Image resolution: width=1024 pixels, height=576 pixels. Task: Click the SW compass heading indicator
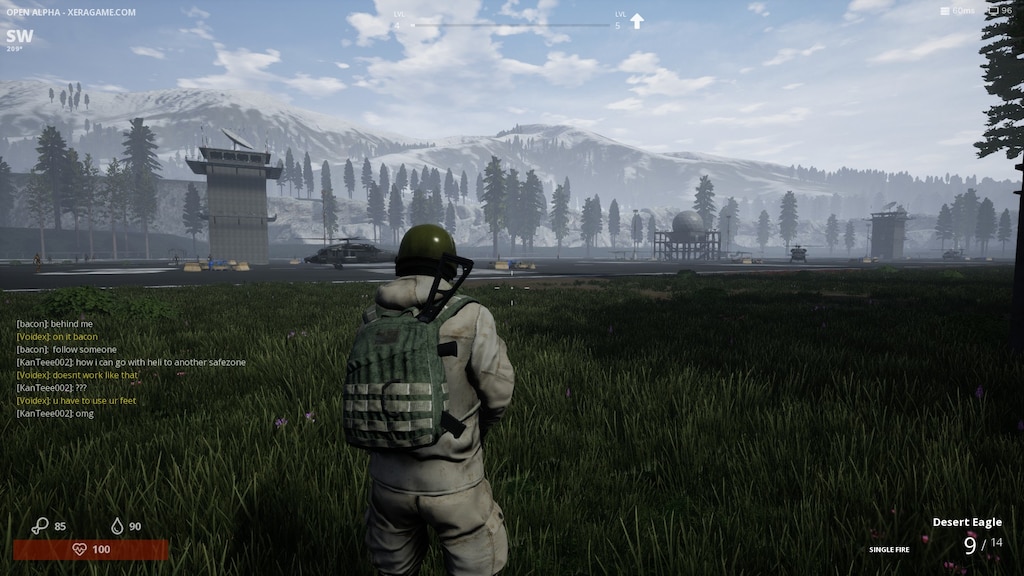pos(19,37)
